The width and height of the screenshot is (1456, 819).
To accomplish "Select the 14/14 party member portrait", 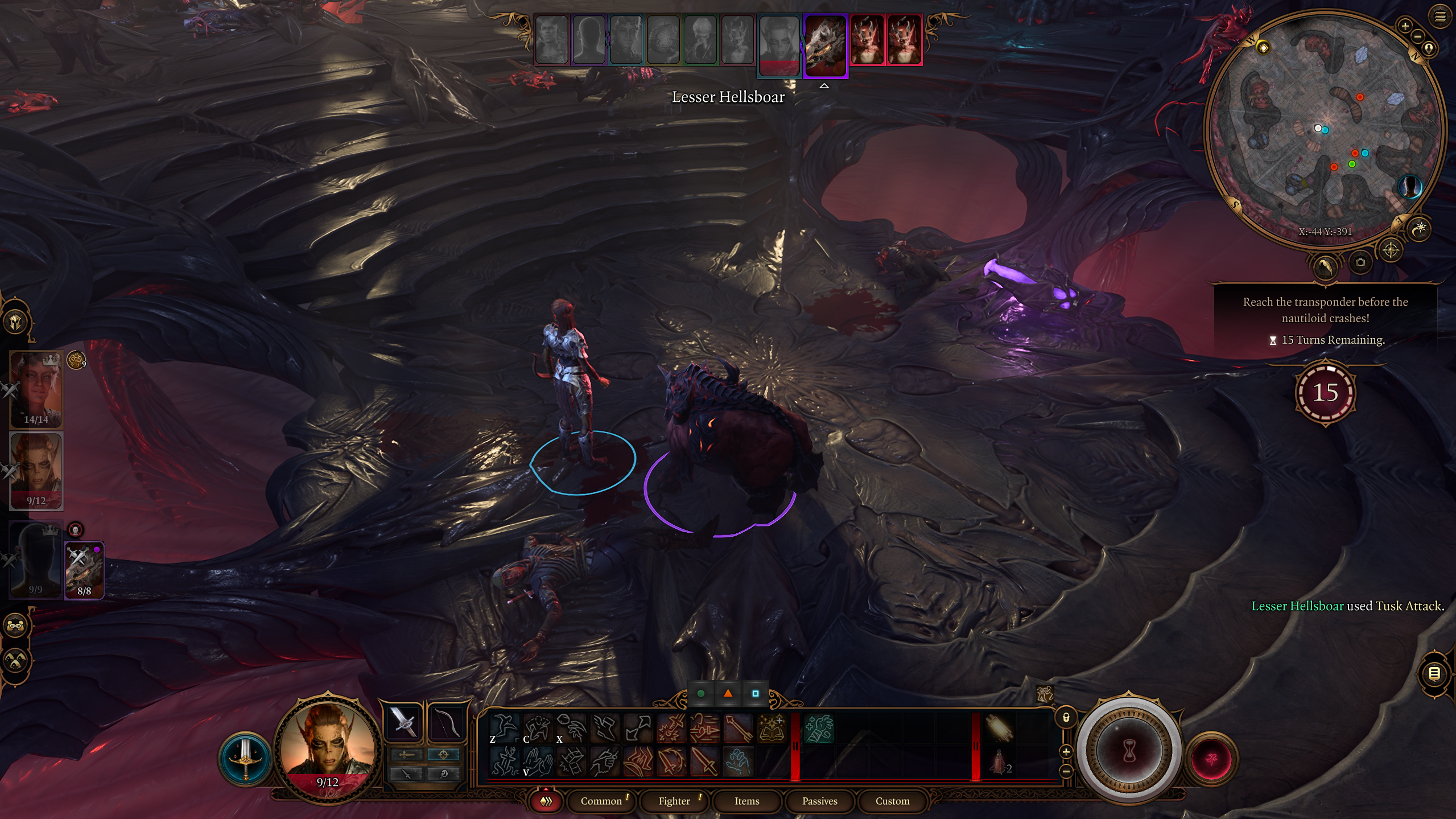I will (36, 389).
